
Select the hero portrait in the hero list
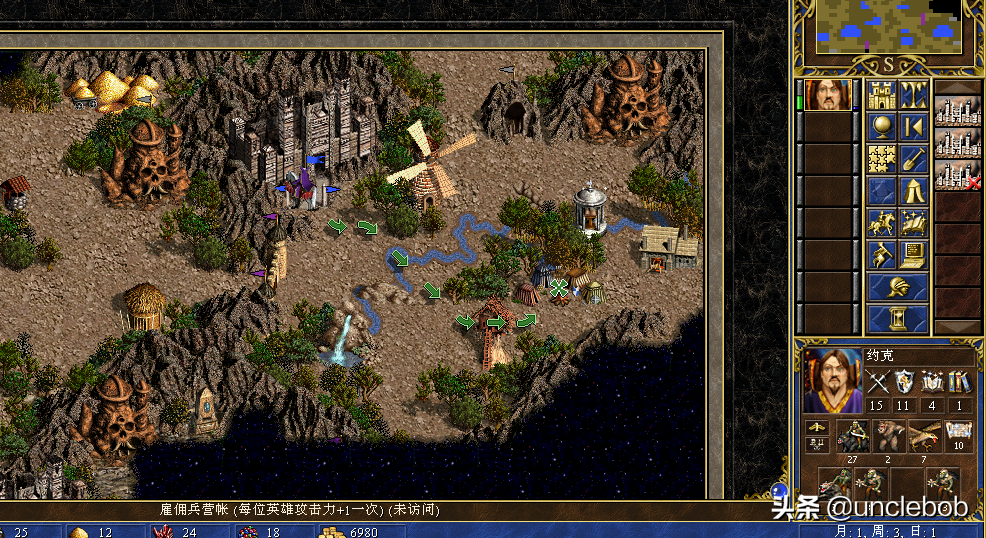(x=828, y=96)
